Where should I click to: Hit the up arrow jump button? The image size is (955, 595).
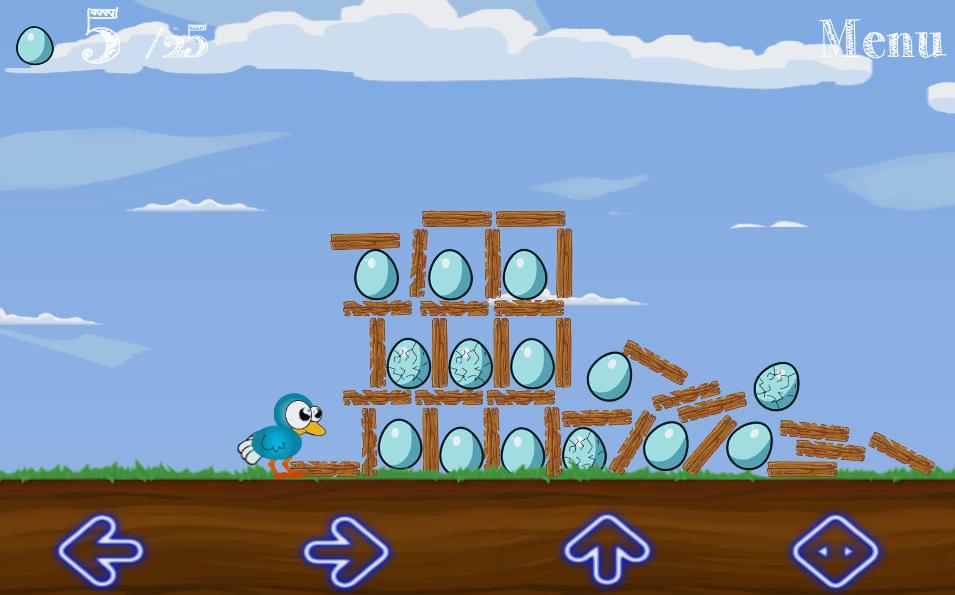click(x=607, y=549)
